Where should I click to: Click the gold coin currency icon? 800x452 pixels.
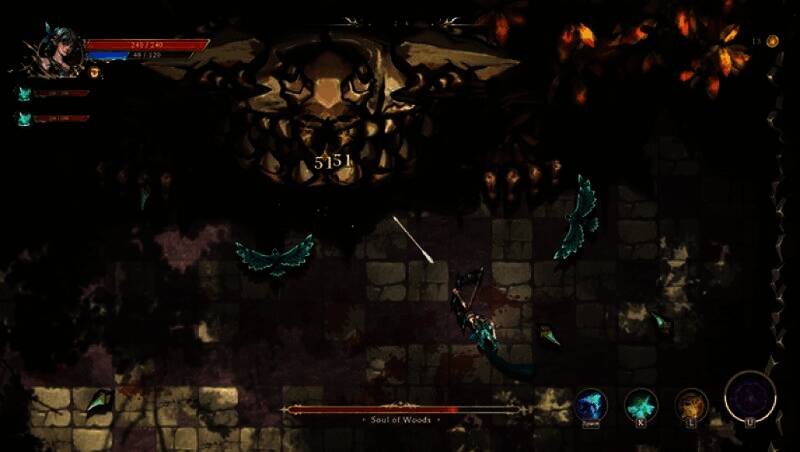point(772,41)
